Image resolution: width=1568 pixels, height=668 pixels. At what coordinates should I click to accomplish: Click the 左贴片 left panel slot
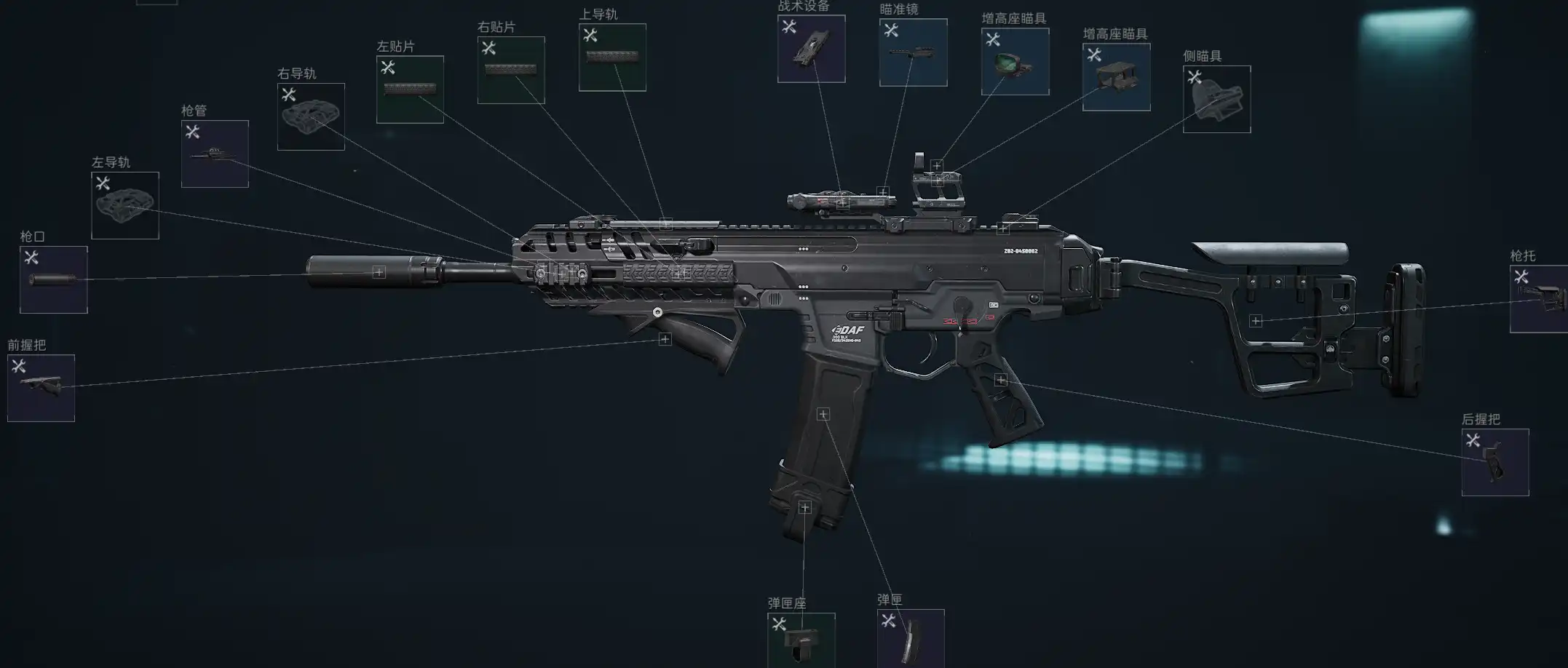(x=410, y=90)
